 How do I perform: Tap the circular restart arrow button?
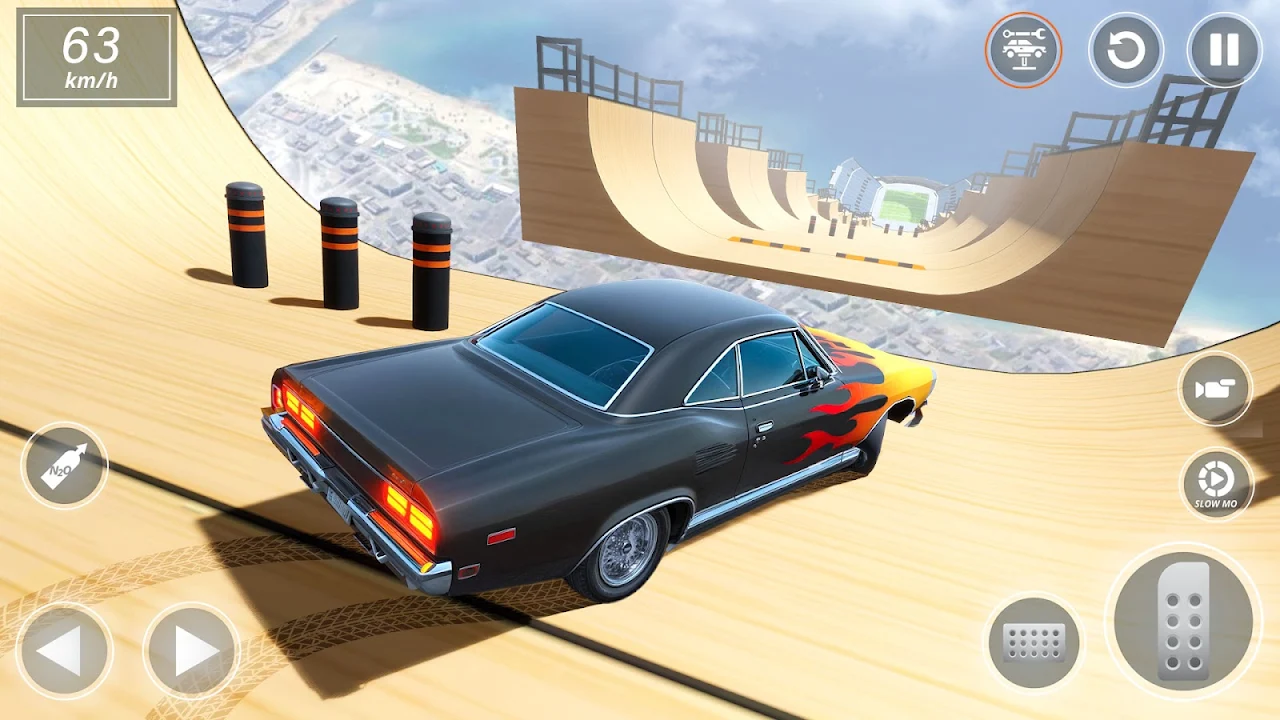tap(1126, 49)
